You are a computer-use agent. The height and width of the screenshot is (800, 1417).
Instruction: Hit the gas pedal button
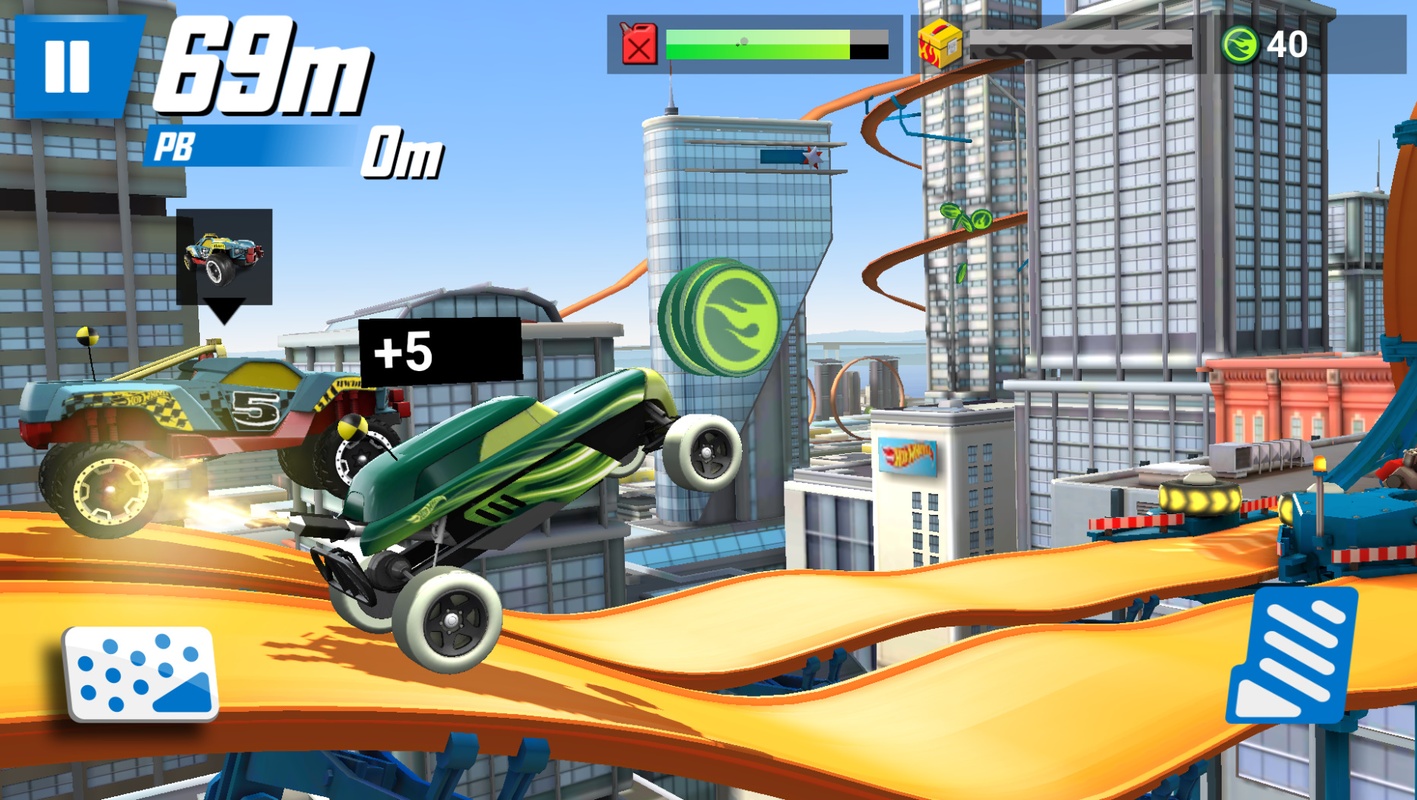pos(1293,656)
